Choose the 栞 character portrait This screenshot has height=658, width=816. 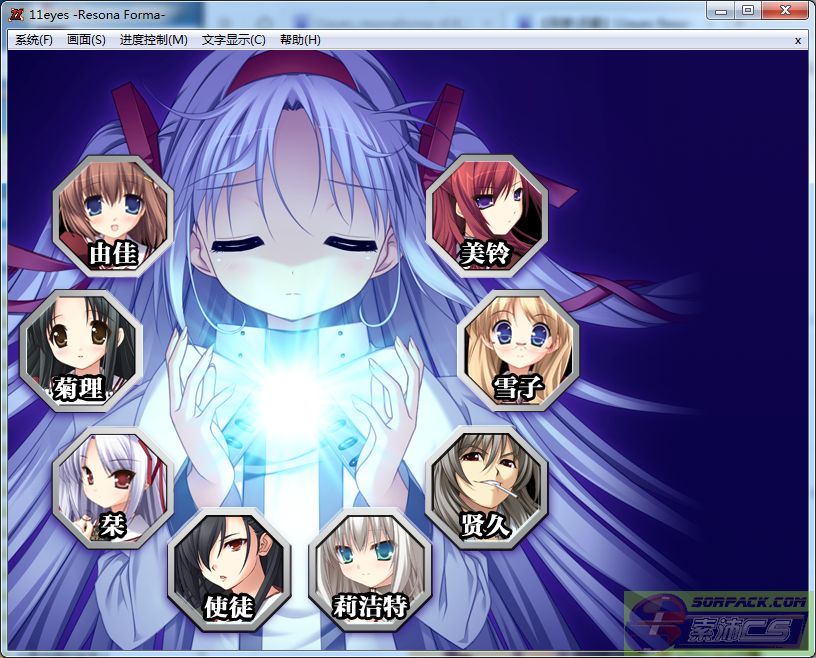pyautogui.click(x=112, y=488)
